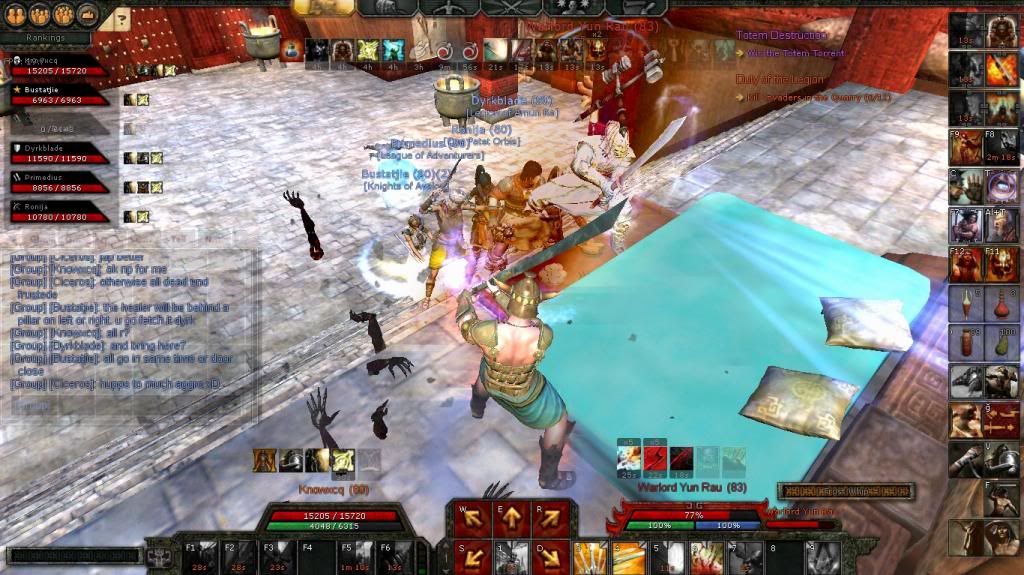Trigger the F1 hotbar skill slot
The image size is (1024, 575).
pyautogui.click(x=201, y=556)
